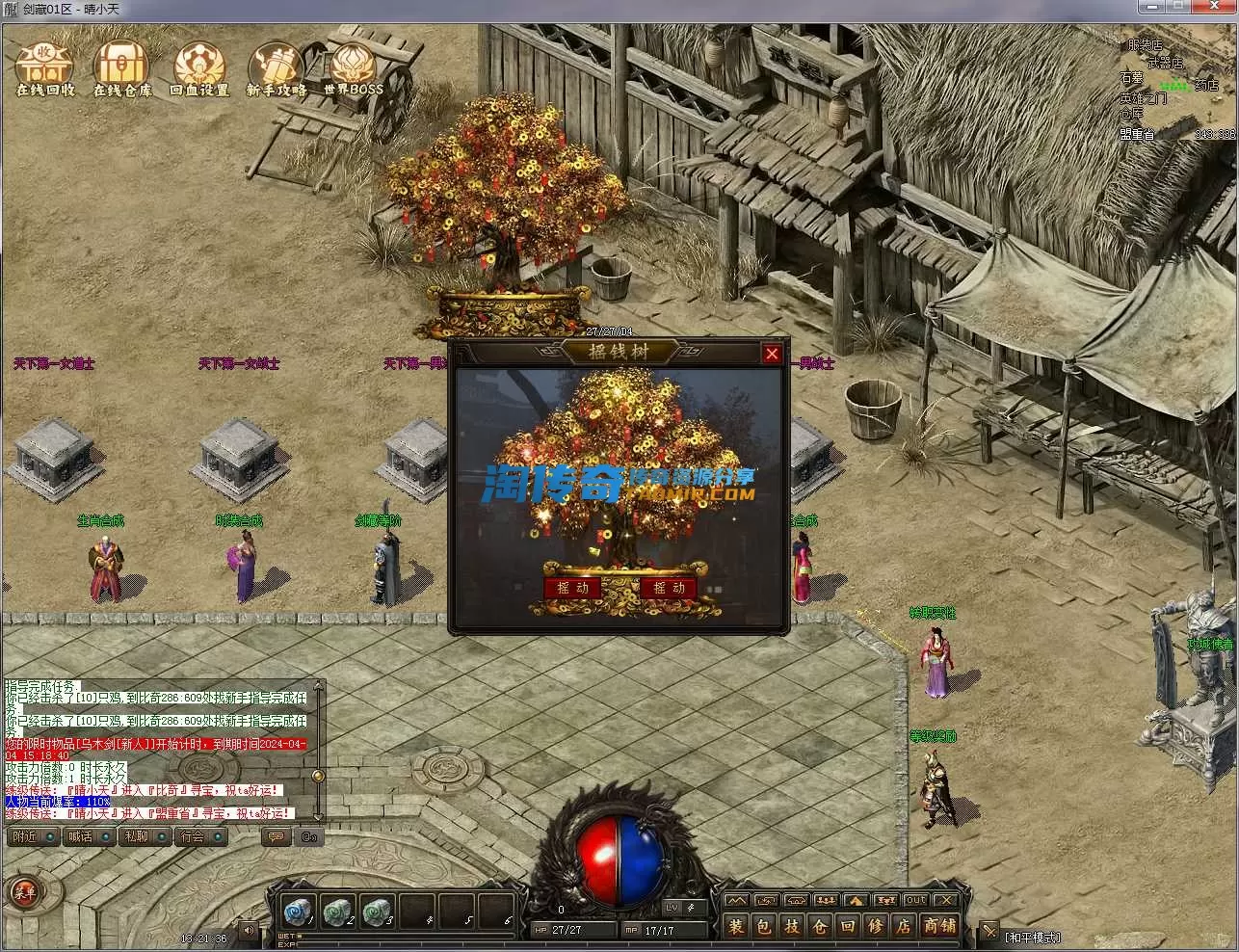Toggle the sound speaker icon
The height and width of the screenshot is (952, 1239).
coord(249,930)
